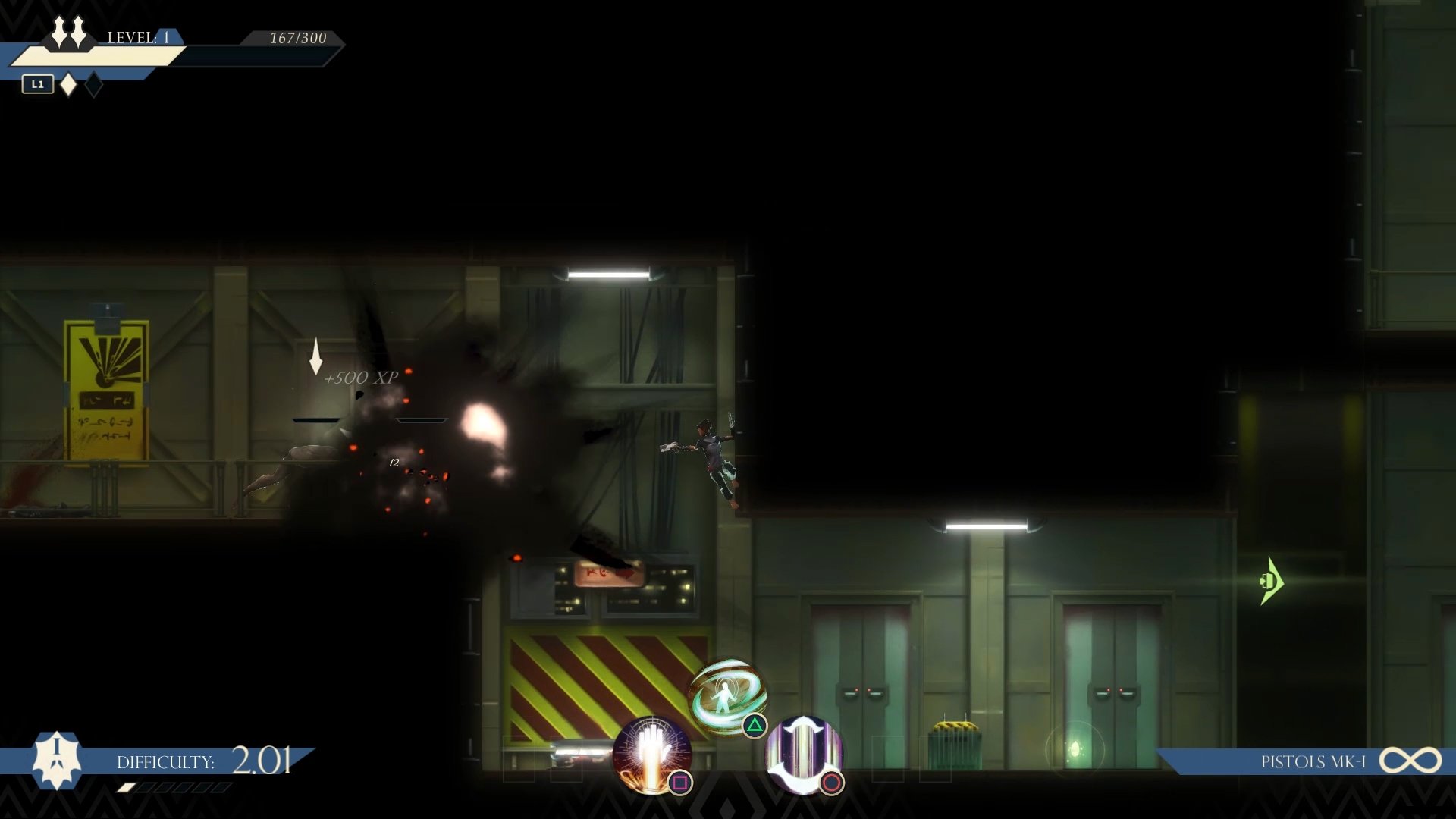Toggle the filled white diamond charge pip
The height and width of the screenshot is (819, 1456).
point(69,85)
